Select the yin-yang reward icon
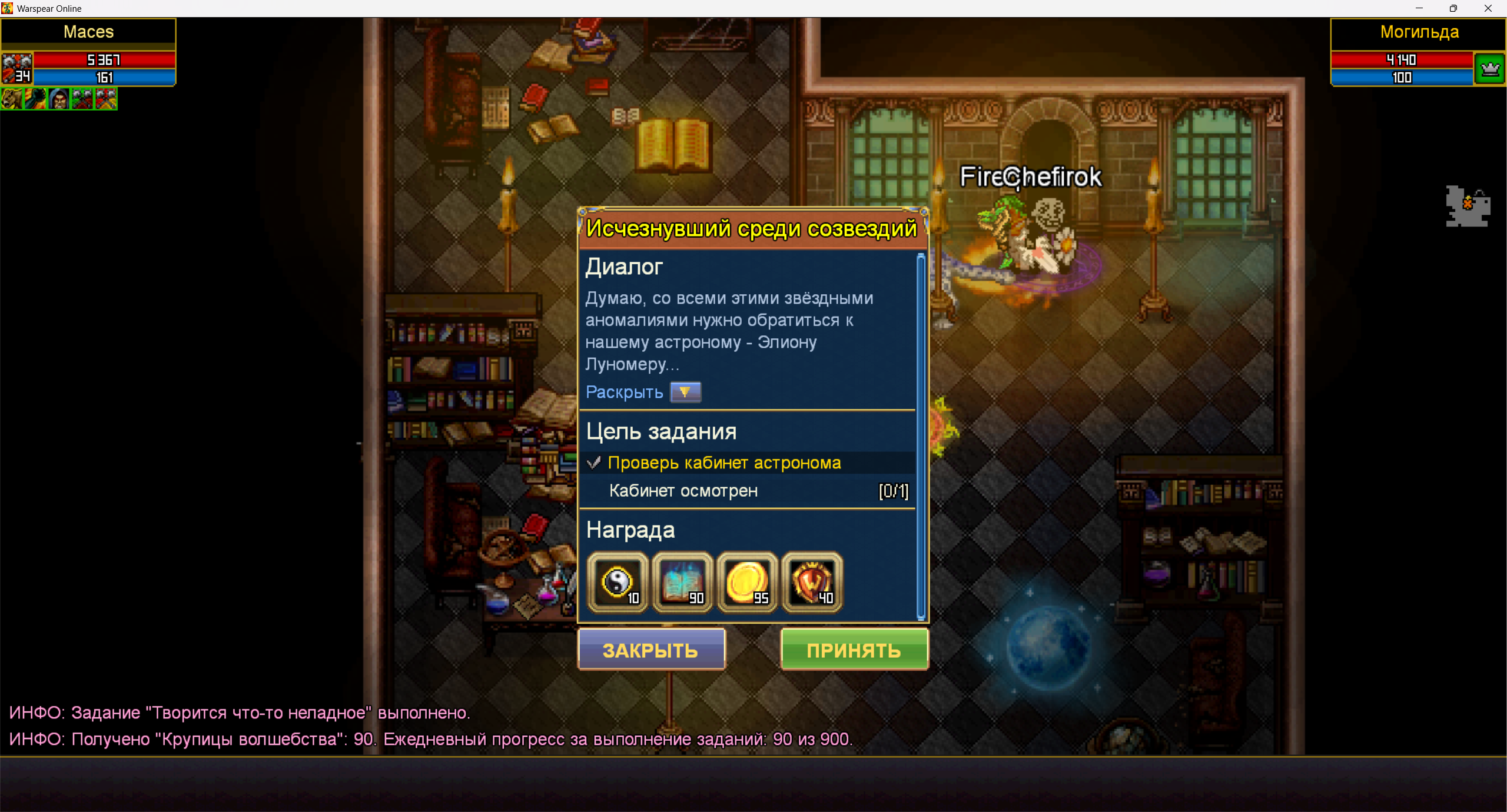 click(618, 583)
